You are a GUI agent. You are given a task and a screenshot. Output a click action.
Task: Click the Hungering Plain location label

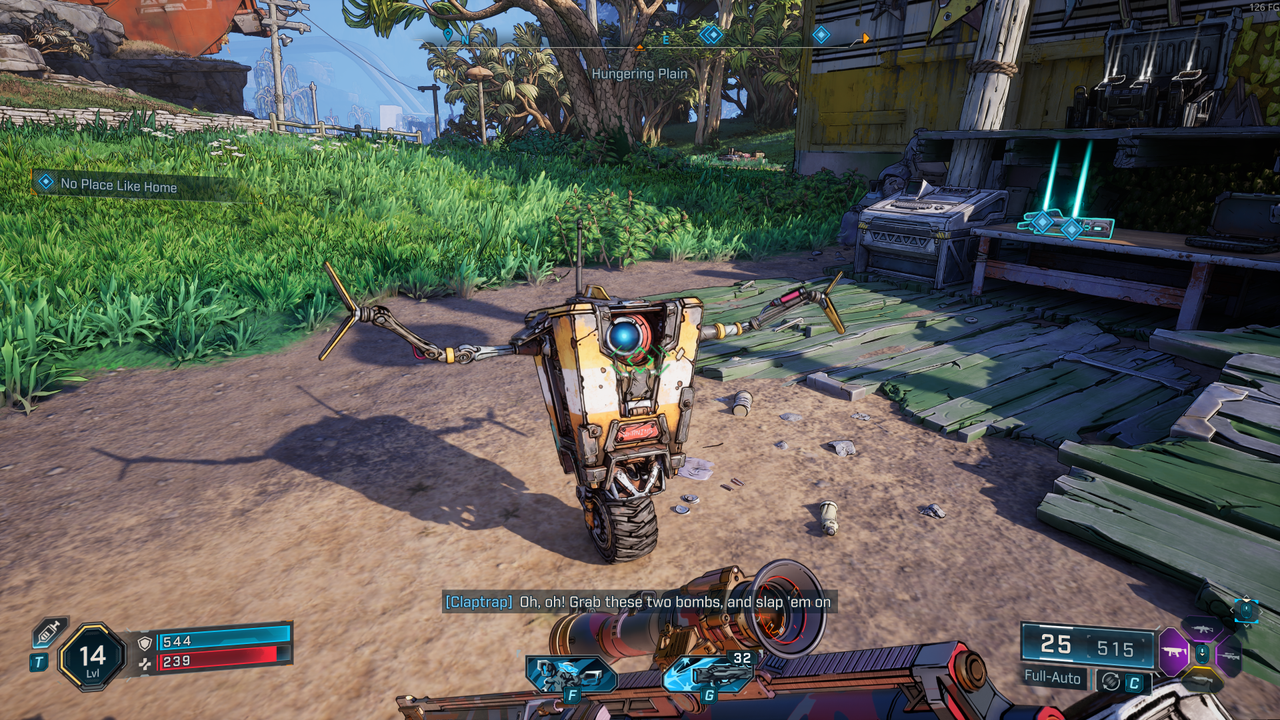638,73
